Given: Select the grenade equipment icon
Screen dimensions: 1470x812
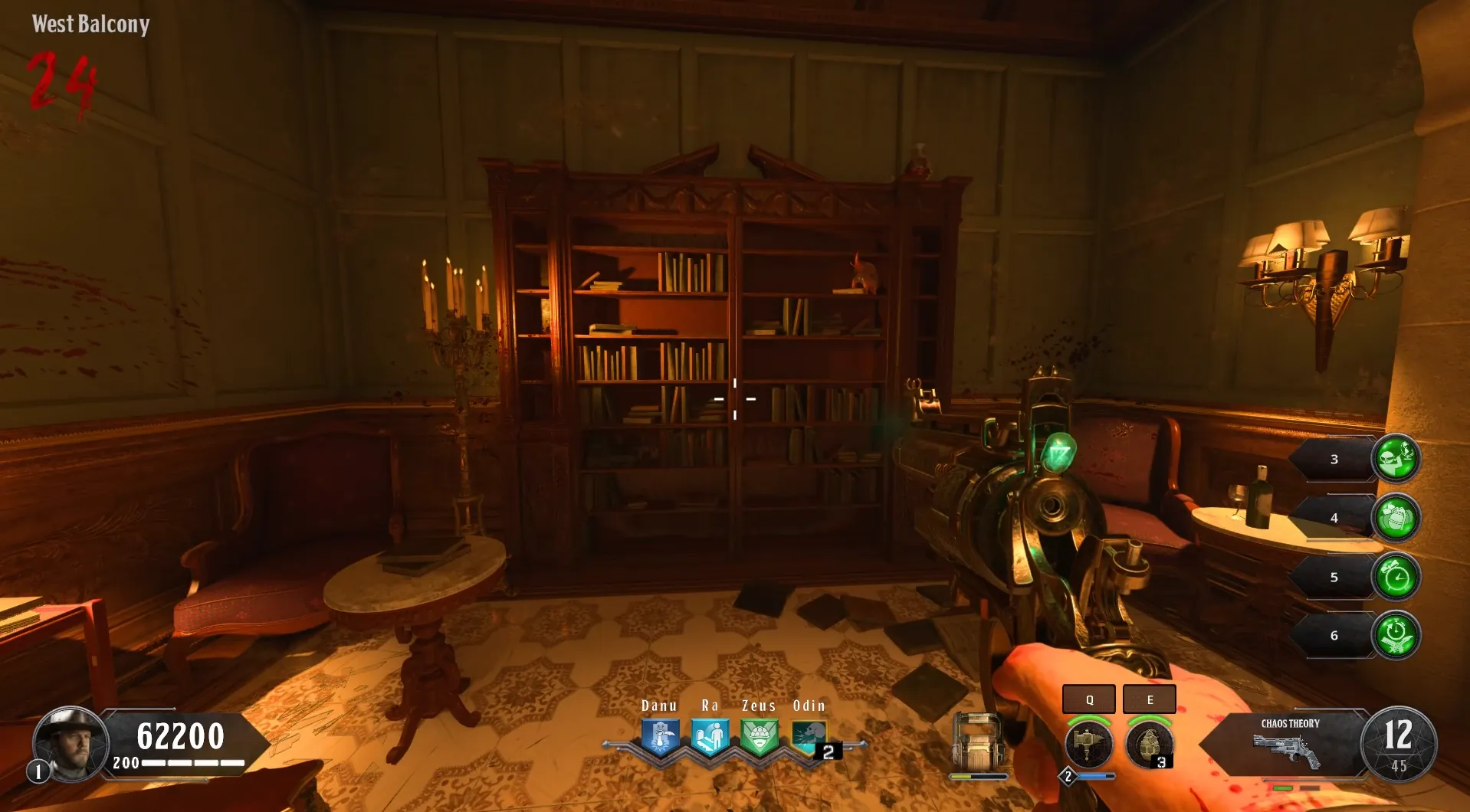Looking at the screenshot, I should pyautogui.click(x=1148, y=744).
